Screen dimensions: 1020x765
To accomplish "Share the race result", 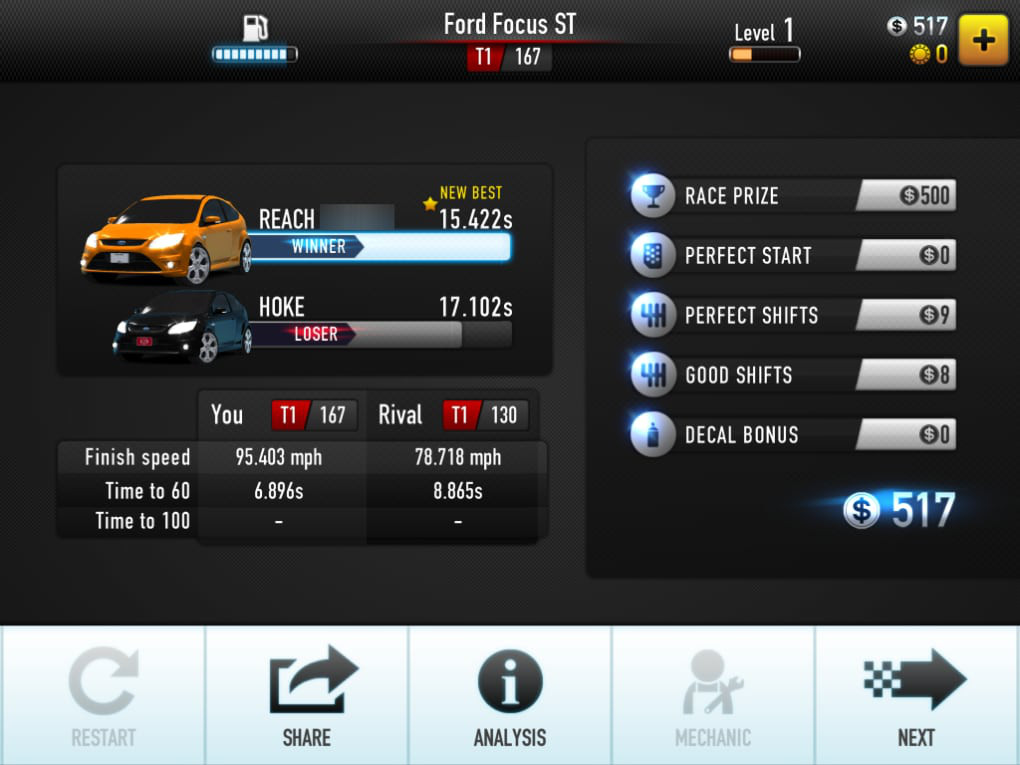I will 306,696.
